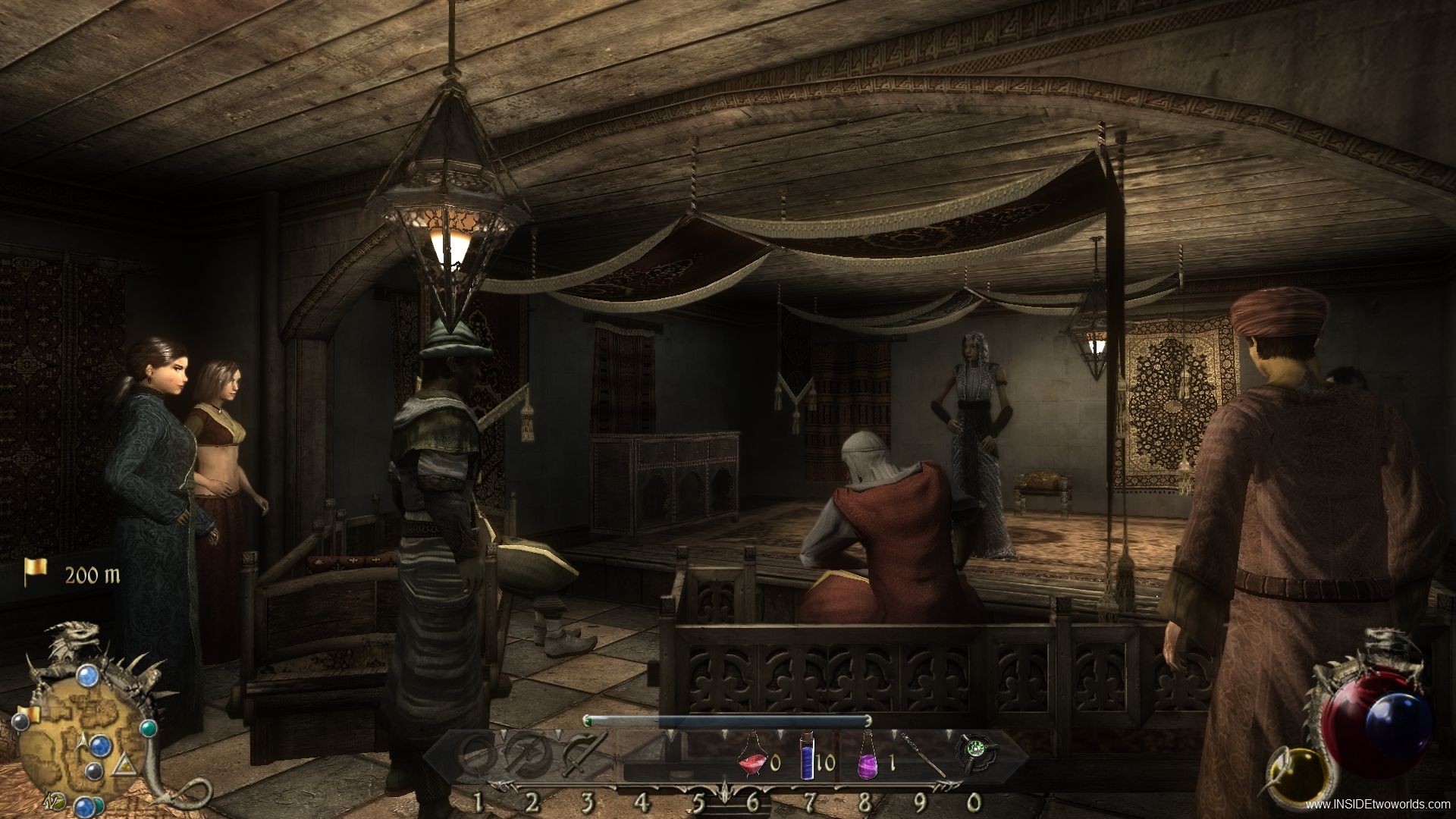Select the red health potion hotbar slot
Screen dimensions: 1456x819
click(x=752, y=761)
